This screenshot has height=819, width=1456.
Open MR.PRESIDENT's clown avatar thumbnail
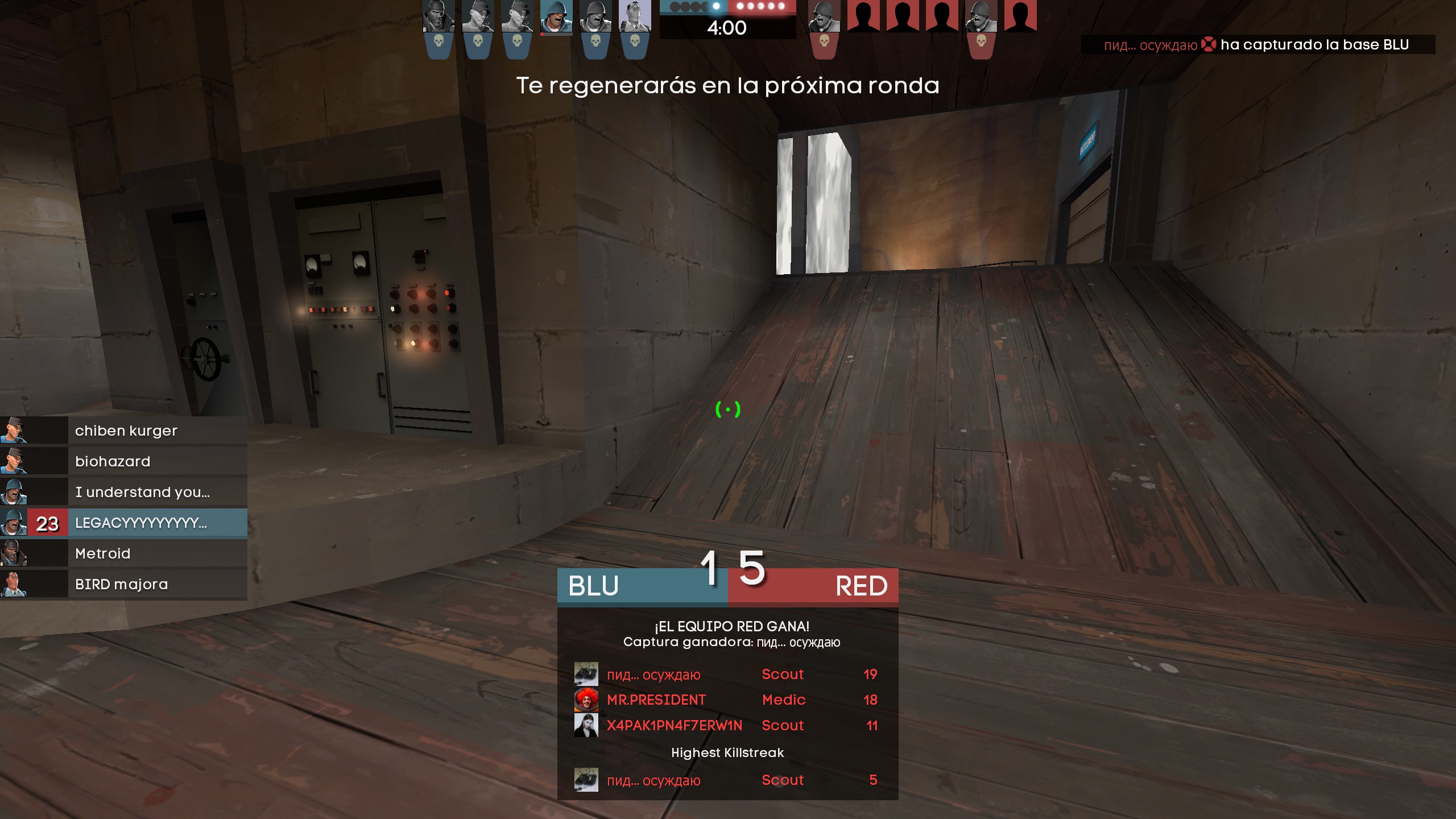586,700
